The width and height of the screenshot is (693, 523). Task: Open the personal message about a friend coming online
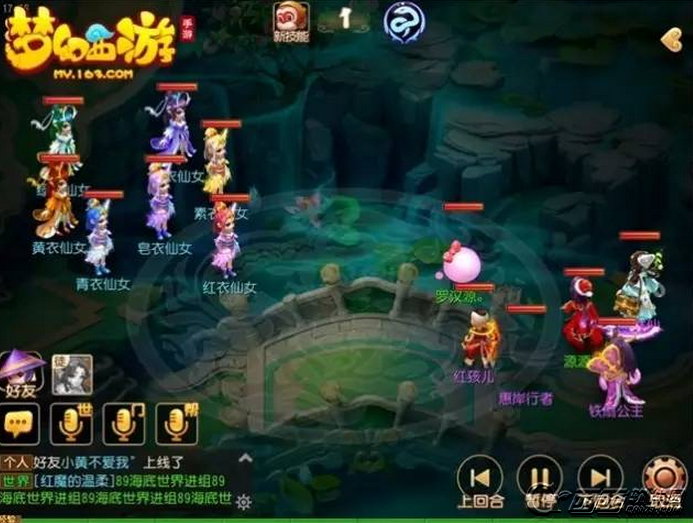tap(100, 463)
